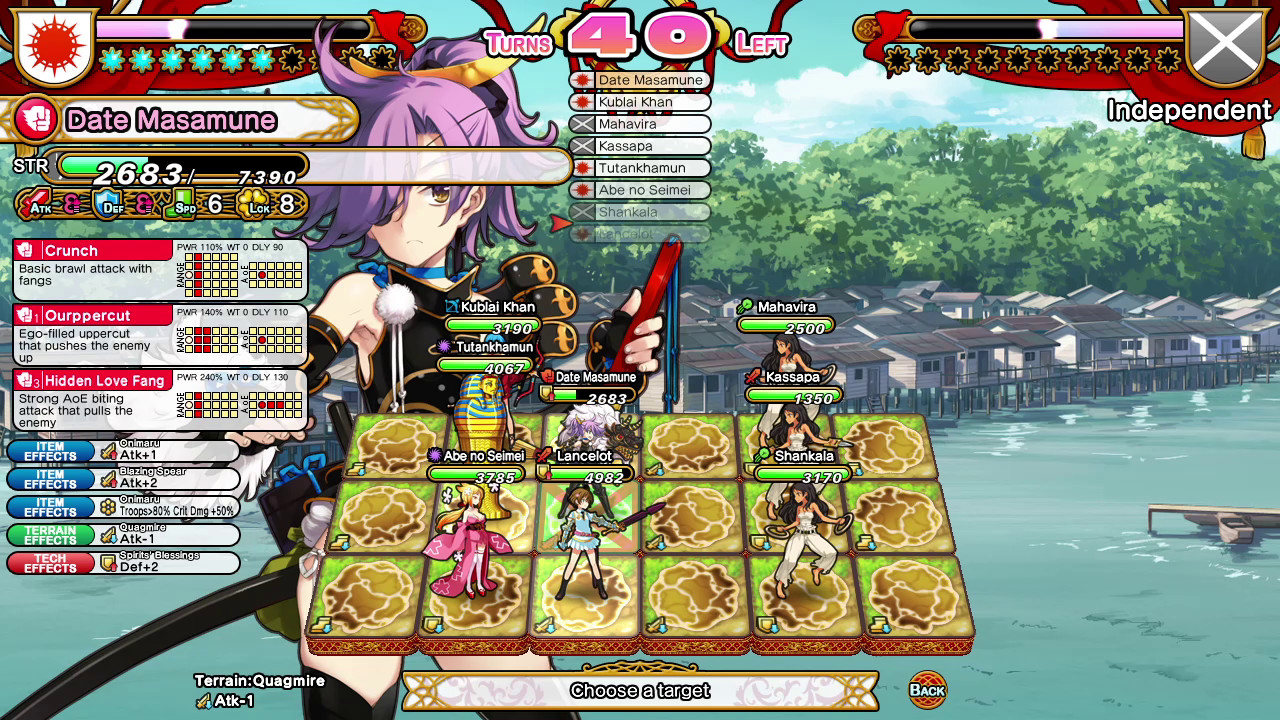Select Kublai Khan in the turn order list
The height and width of the screenshot is (720, 1280).
click(640, 102)
